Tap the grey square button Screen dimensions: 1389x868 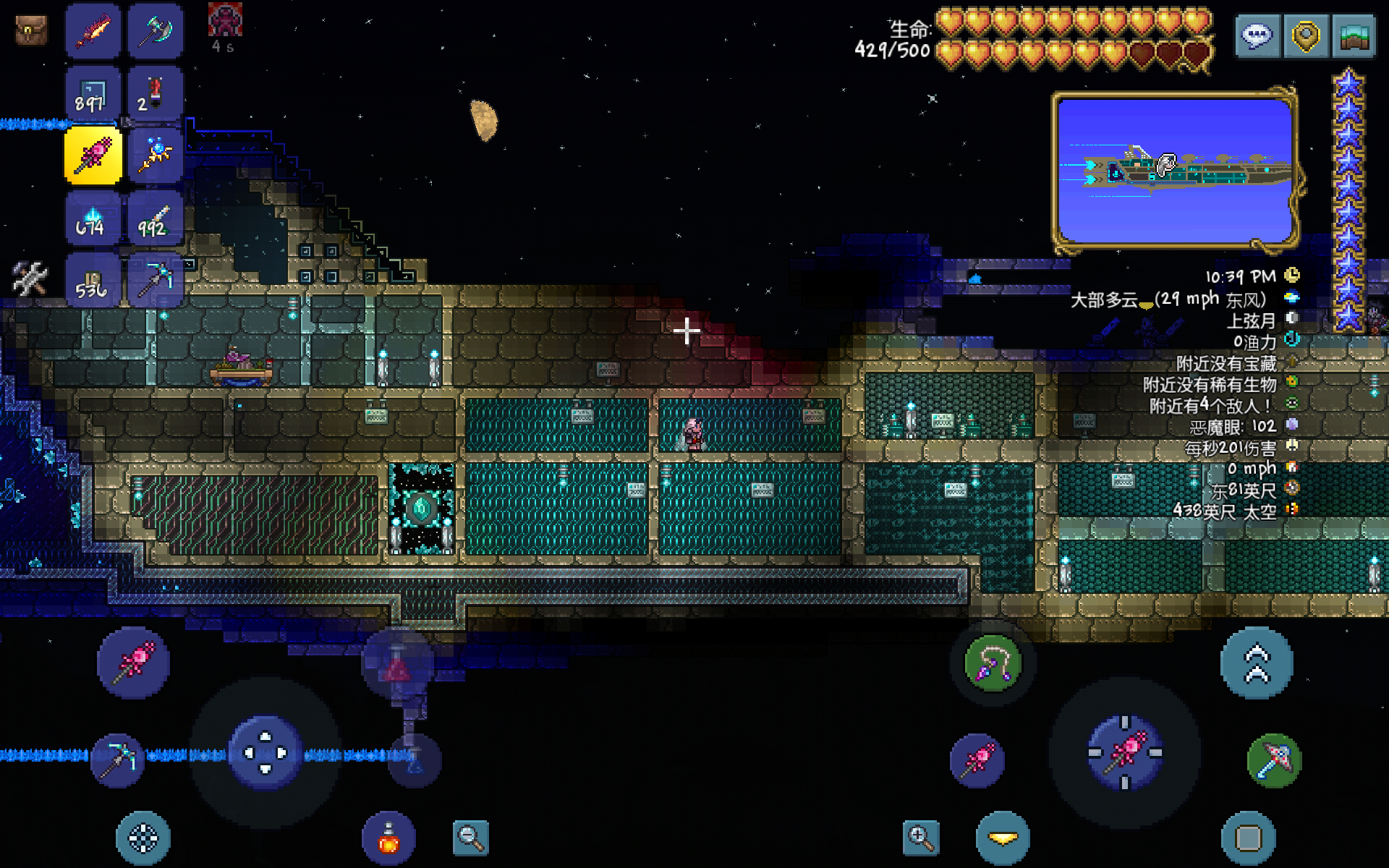(x=1249, y=838)
